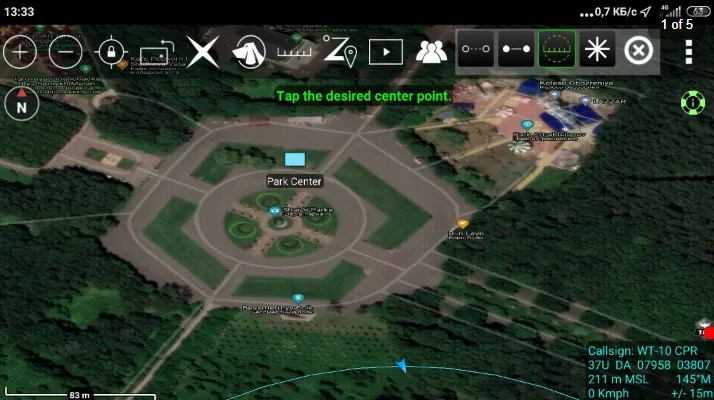714x400 pixels.
Task: Tap the north compass arrow button
Action: point(22,102)
